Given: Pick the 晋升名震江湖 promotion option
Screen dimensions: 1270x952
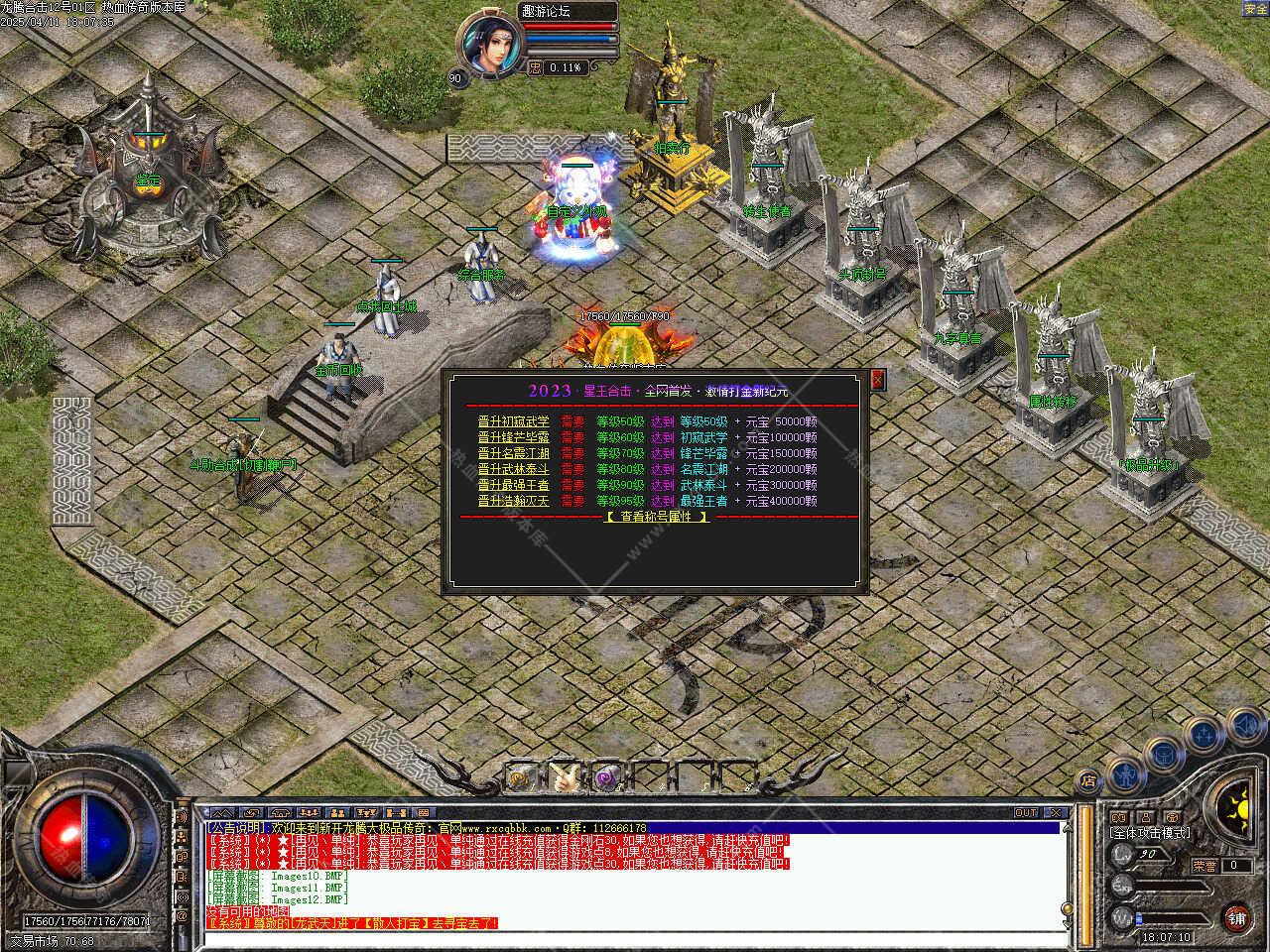Looking at the screenshot, I should [x=513, y=453].
